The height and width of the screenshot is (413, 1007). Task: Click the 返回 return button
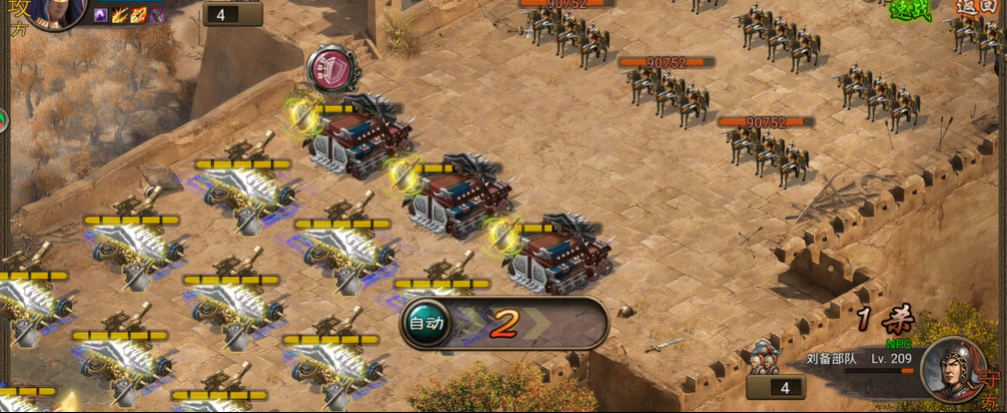click(969, 6)
